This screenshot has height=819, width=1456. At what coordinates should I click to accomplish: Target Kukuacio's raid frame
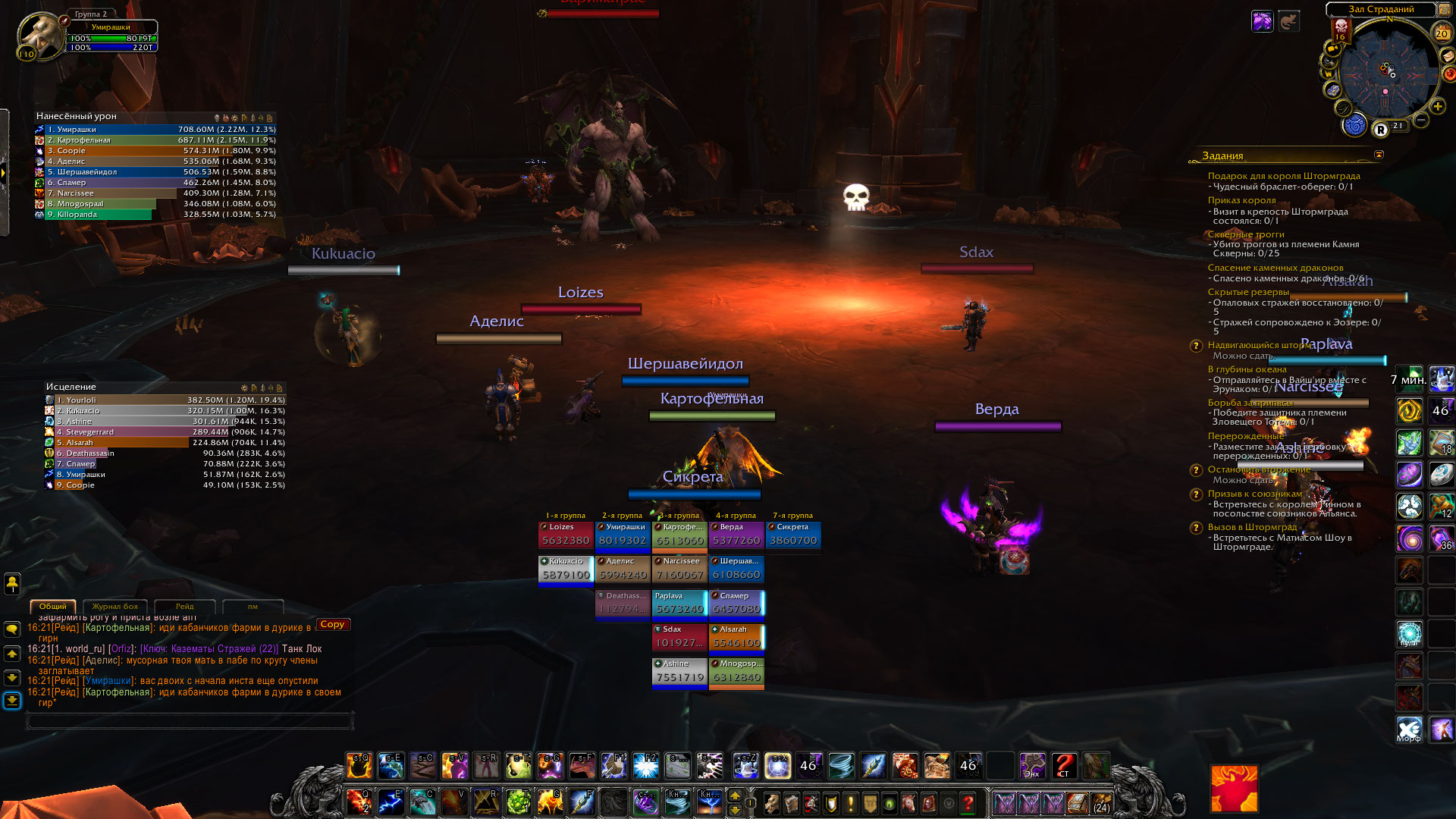(x=566, y=569)
